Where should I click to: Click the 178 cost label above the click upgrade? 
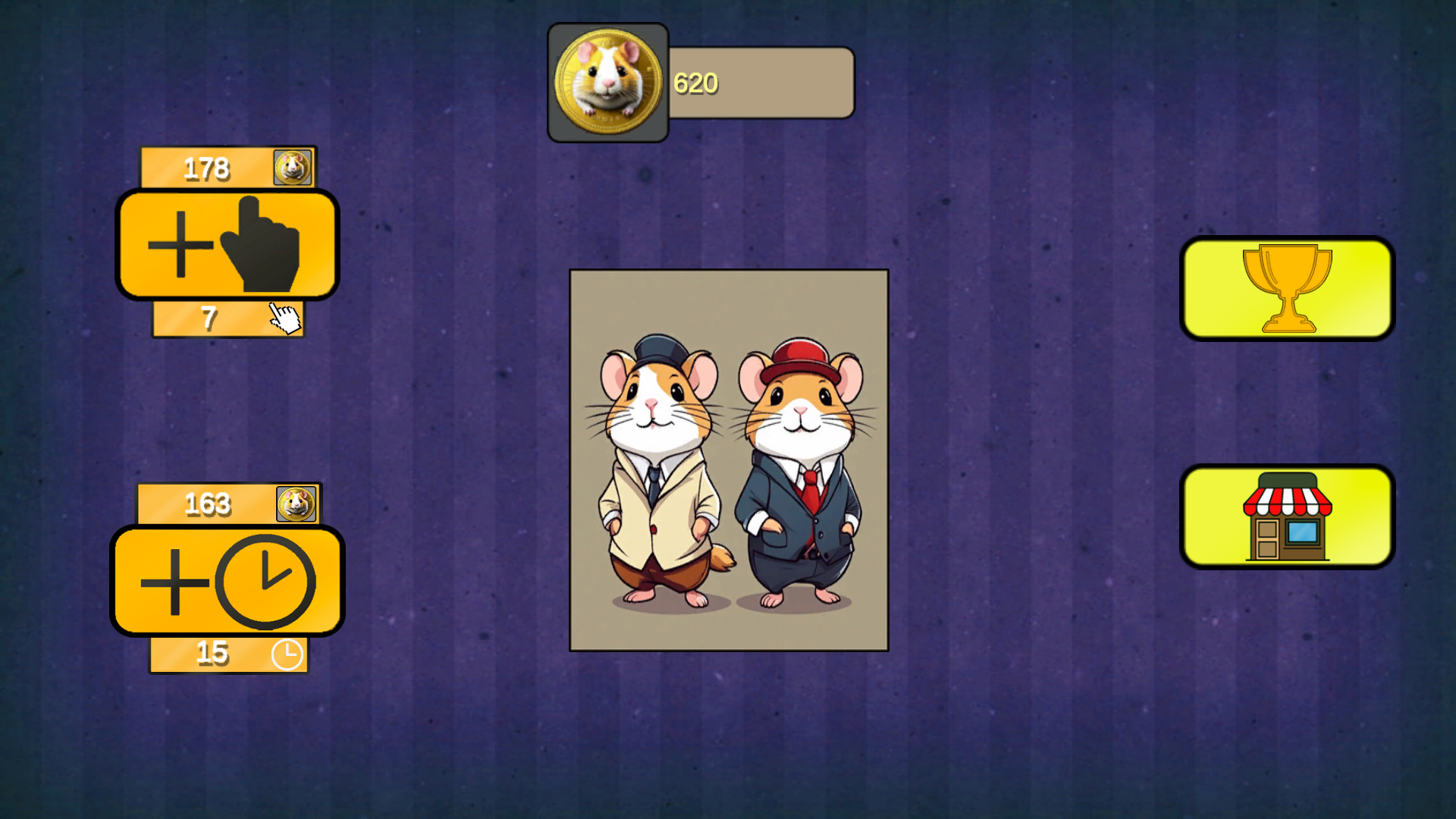(207, 168)
